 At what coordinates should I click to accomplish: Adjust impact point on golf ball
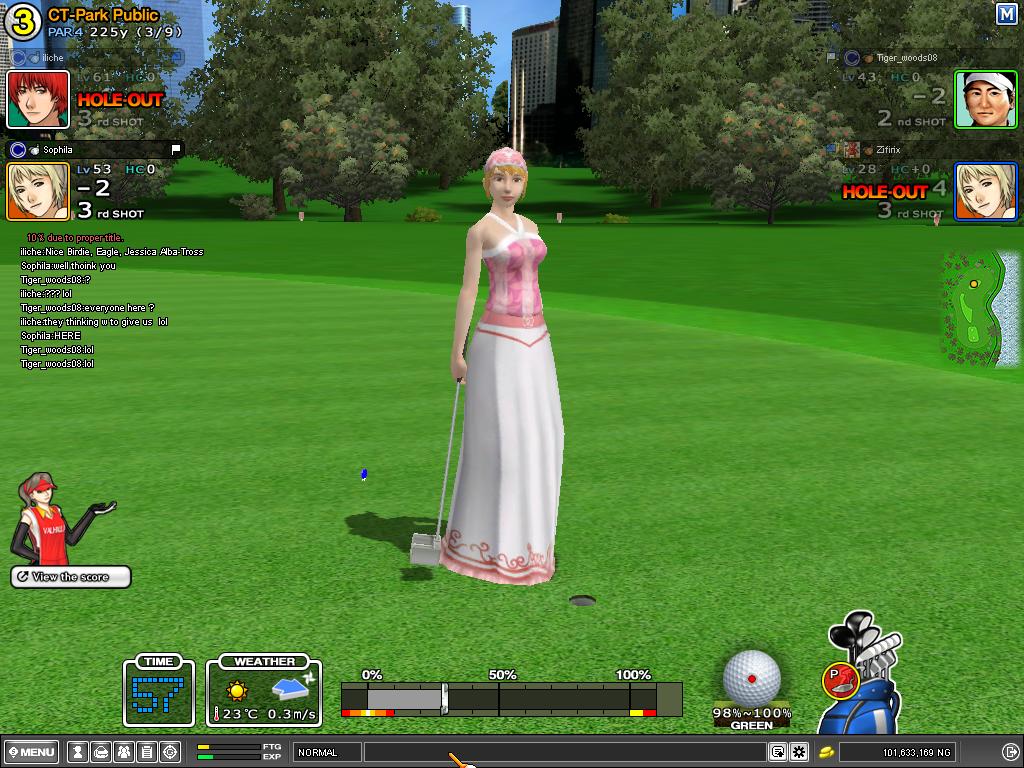click(752, 677)
